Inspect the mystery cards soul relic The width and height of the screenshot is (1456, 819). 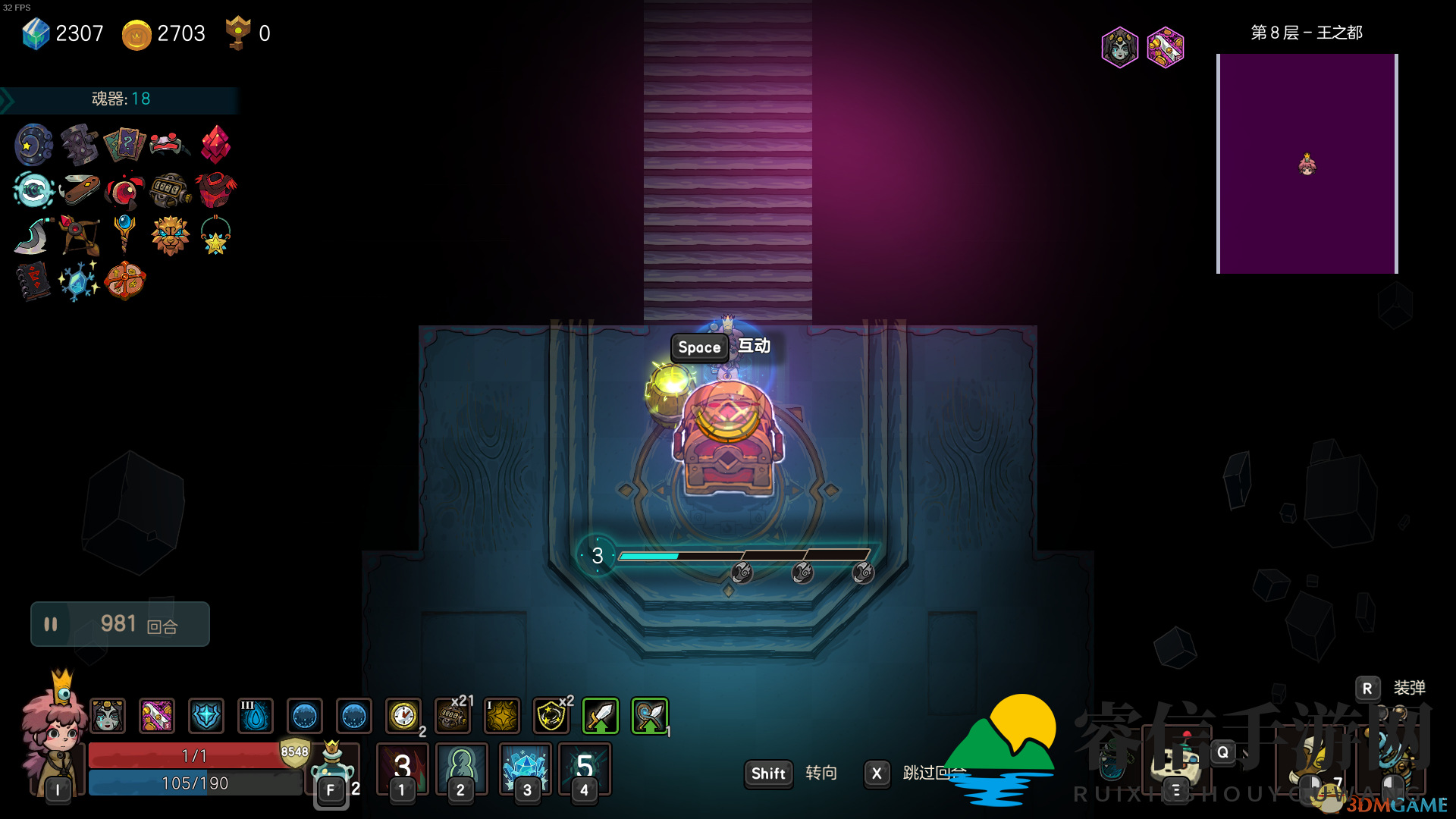click(124, 144)
